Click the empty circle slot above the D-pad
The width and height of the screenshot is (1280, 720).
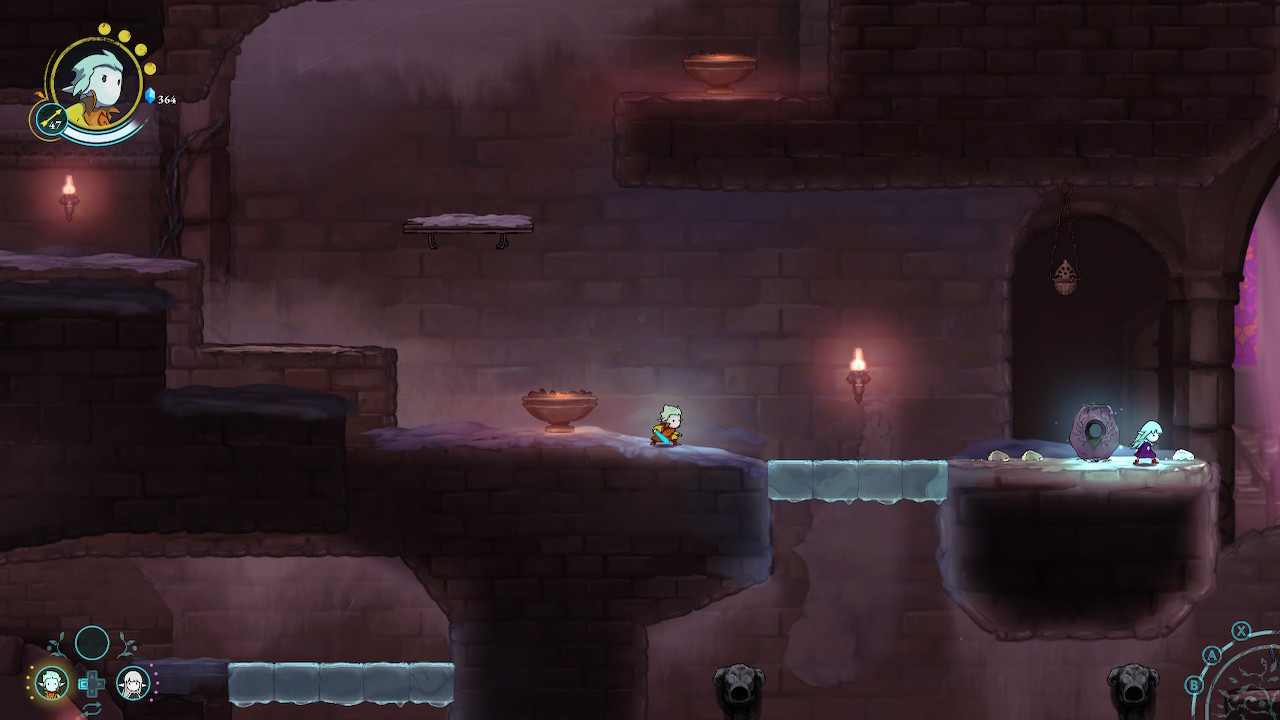91,644
